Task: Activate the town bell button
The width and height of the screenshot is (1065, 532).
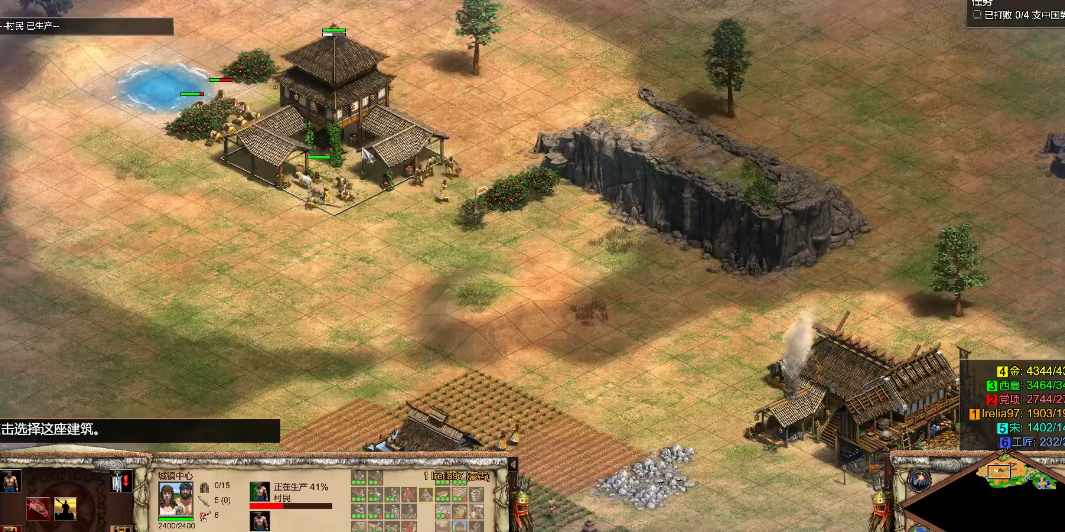Action: [119, 482]
